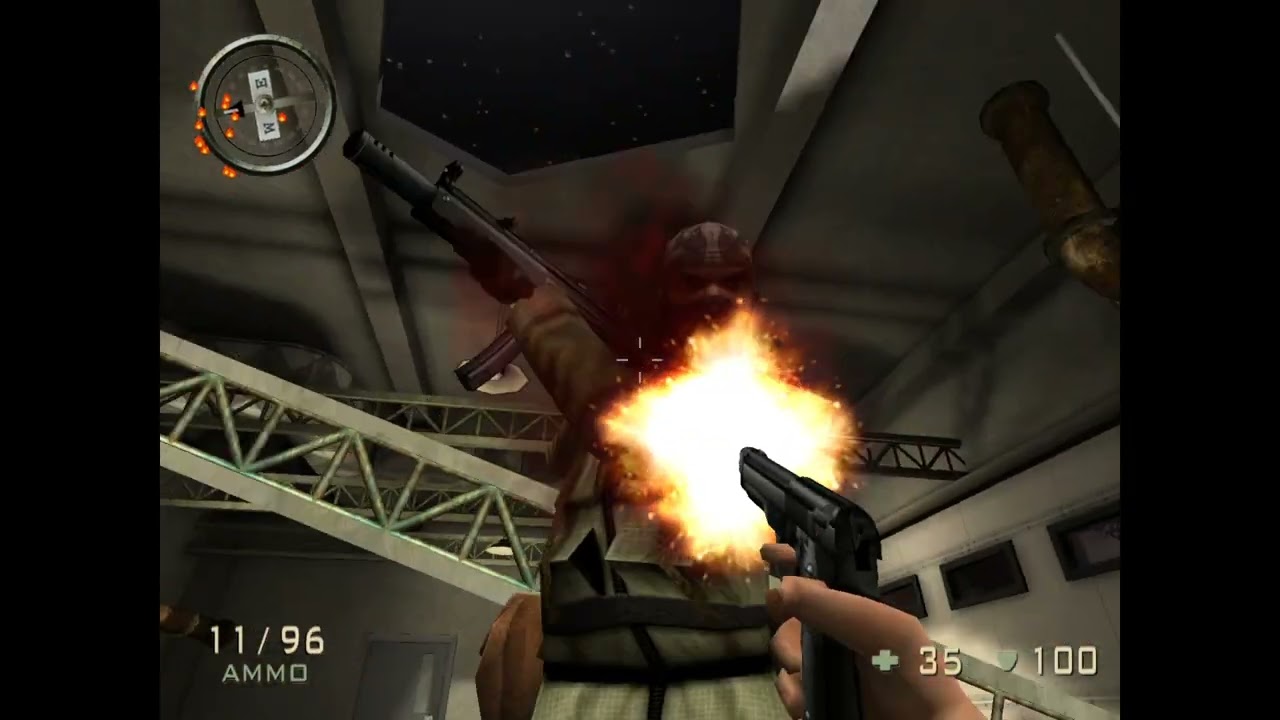Screen dimensions: 1280x720
Task: Click the health cross icon
Action: (x=885, y=658)
